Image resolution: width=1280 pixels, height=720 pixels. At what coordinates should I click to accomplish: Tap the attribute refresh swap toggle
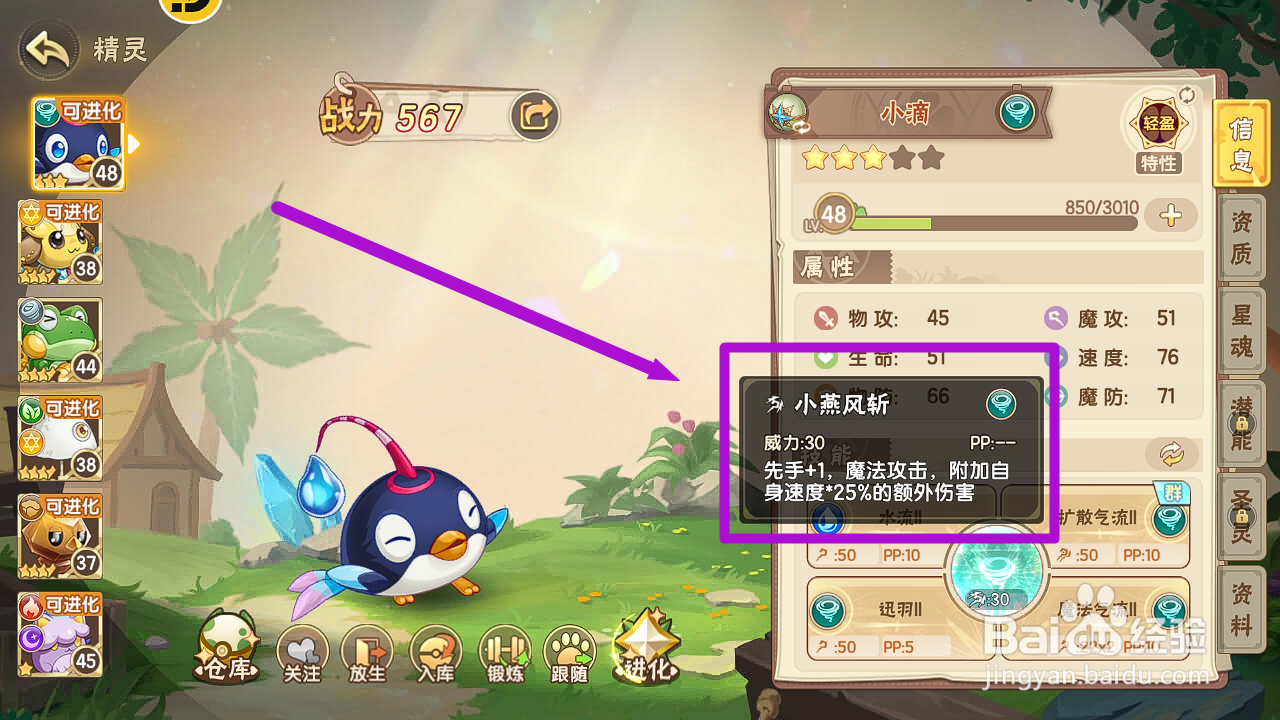click(1170, 451)
